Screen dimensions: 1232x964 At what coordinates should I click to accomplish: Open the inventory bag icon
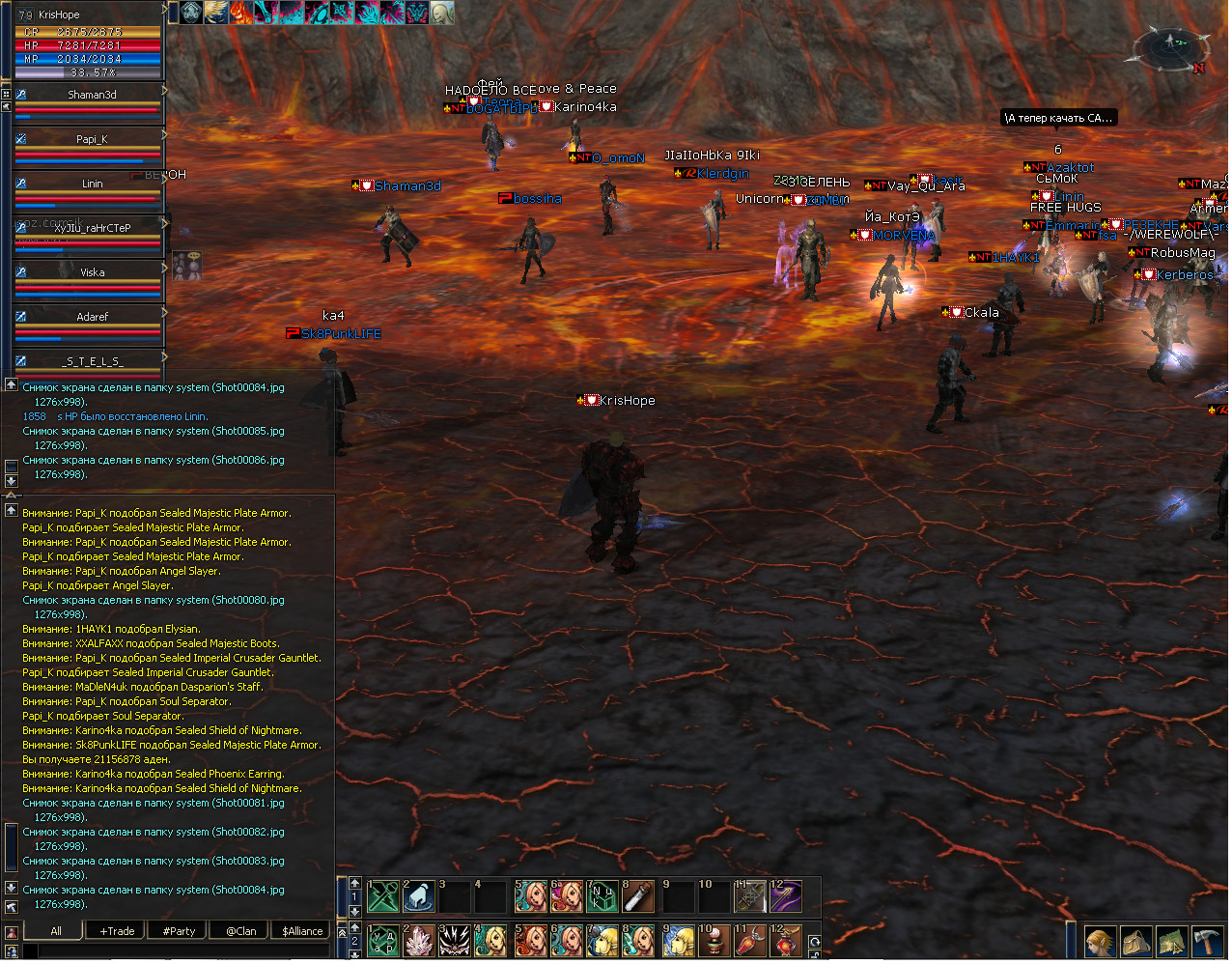[x=1136, y=941]
